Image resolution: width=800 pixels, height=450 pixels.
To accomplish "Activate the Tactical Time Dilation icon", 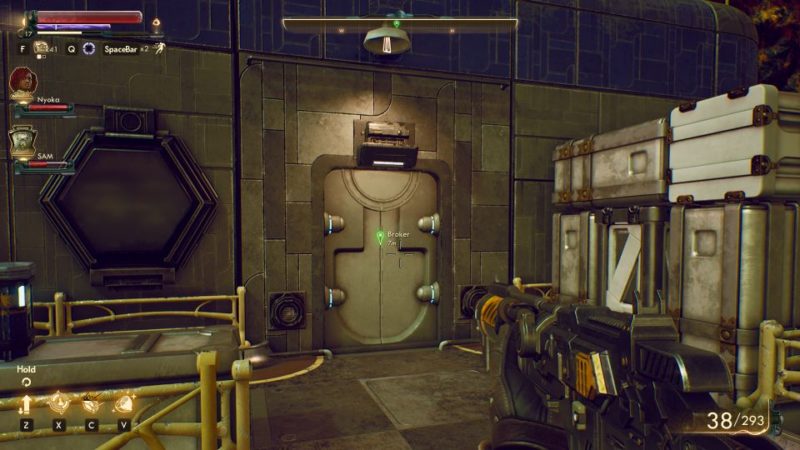I will tap(89, 48).
